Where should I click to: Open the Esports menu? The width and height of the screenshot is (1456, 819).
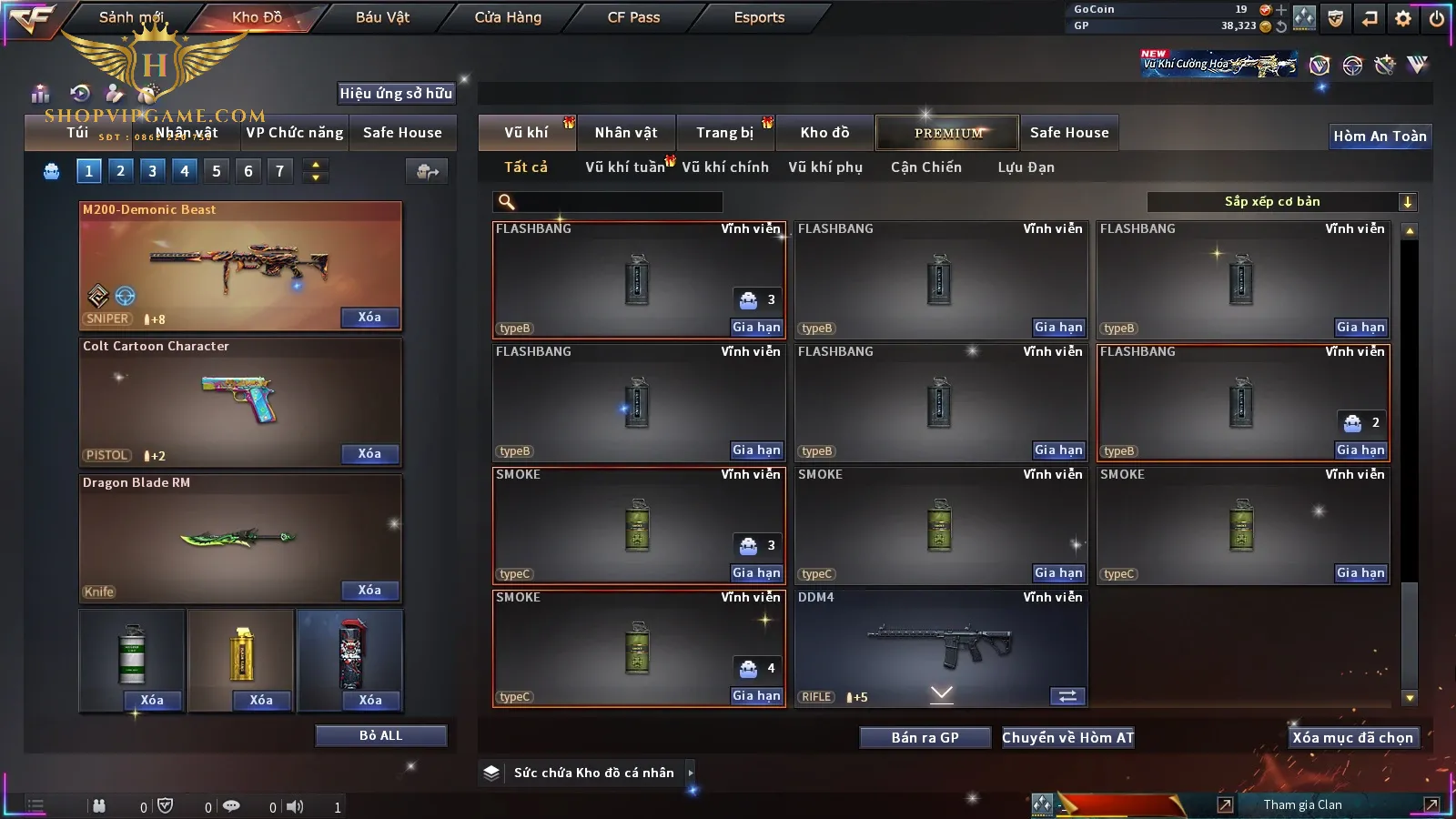tap(759, 17)
